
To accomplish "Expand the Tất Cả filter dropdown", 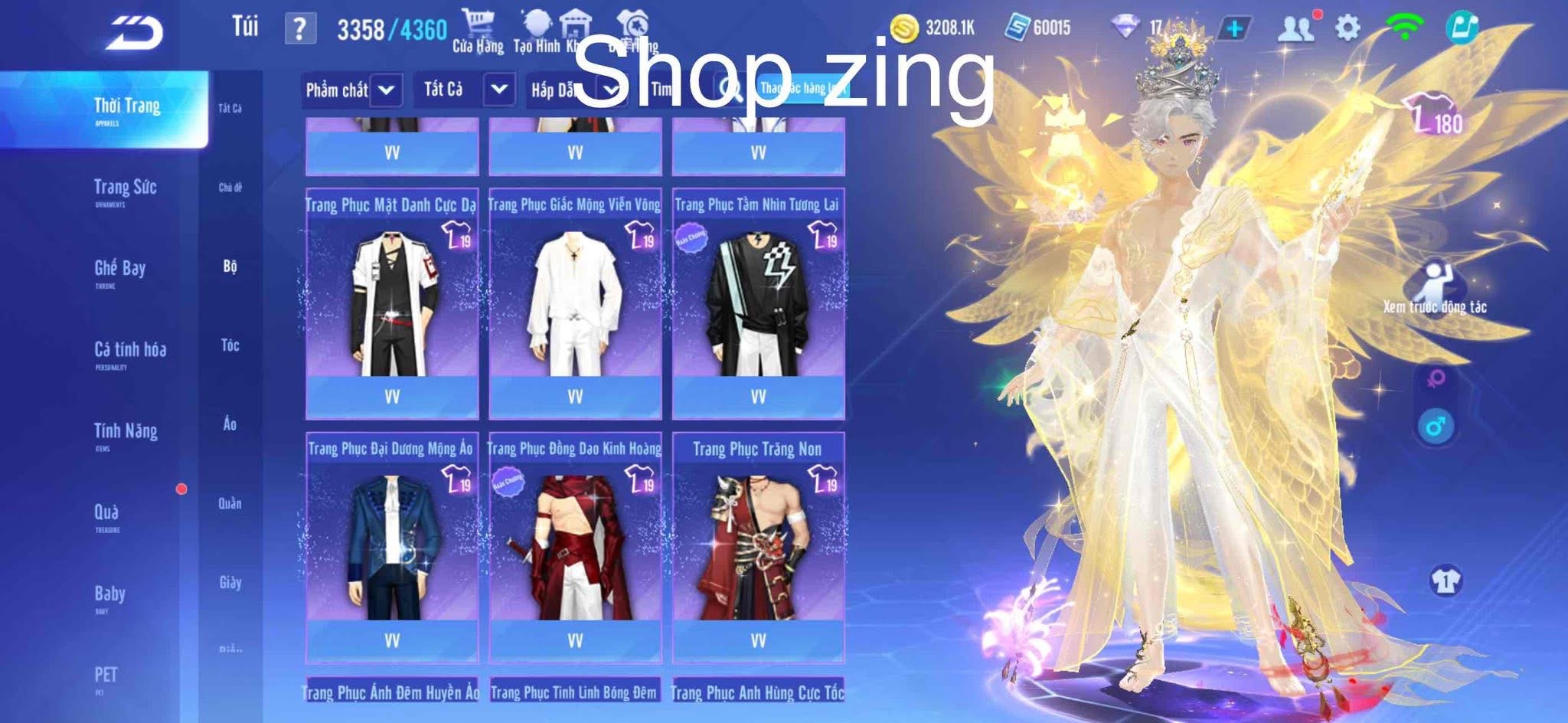I will tap(462, 90).
